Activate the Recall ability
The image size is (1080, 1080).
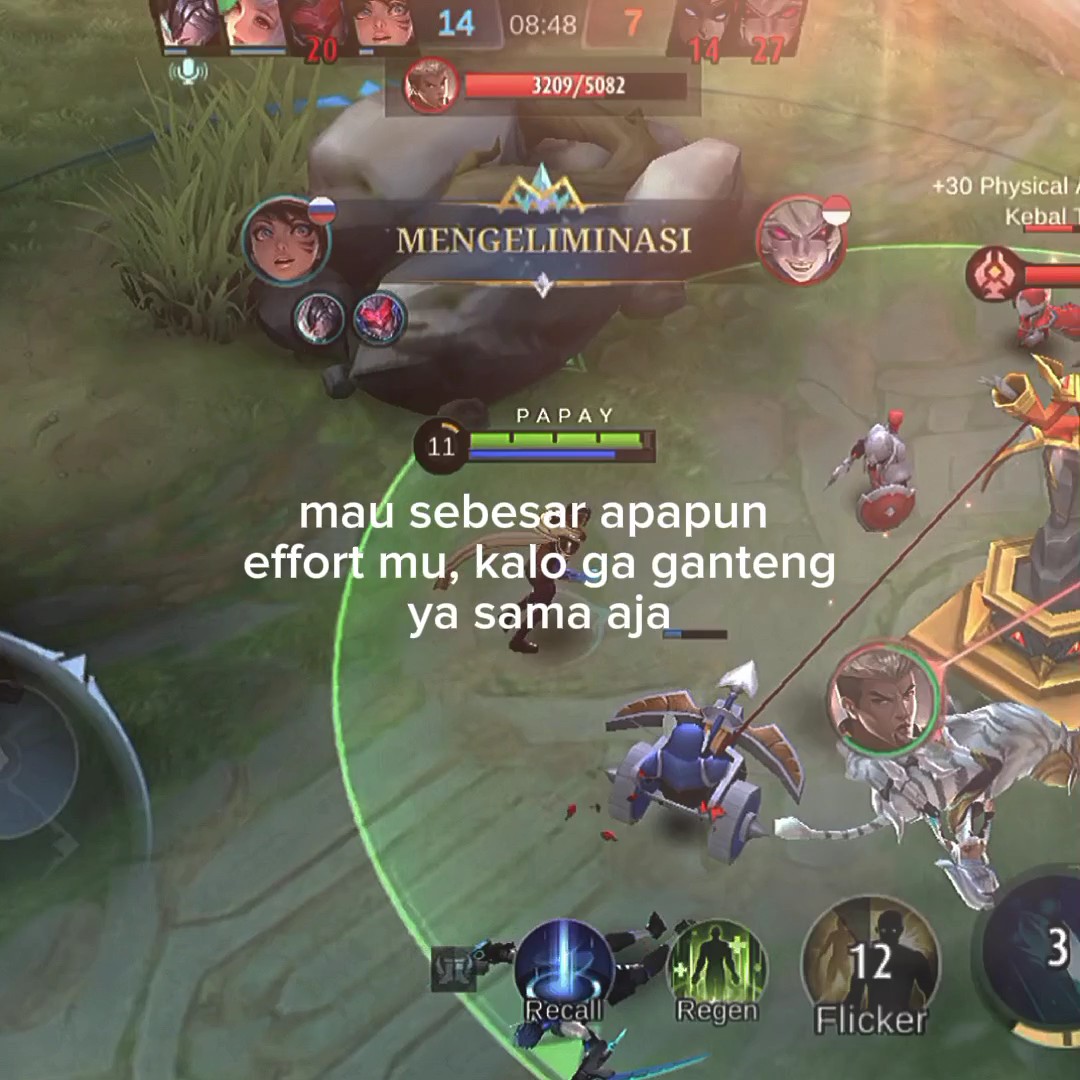563,970
